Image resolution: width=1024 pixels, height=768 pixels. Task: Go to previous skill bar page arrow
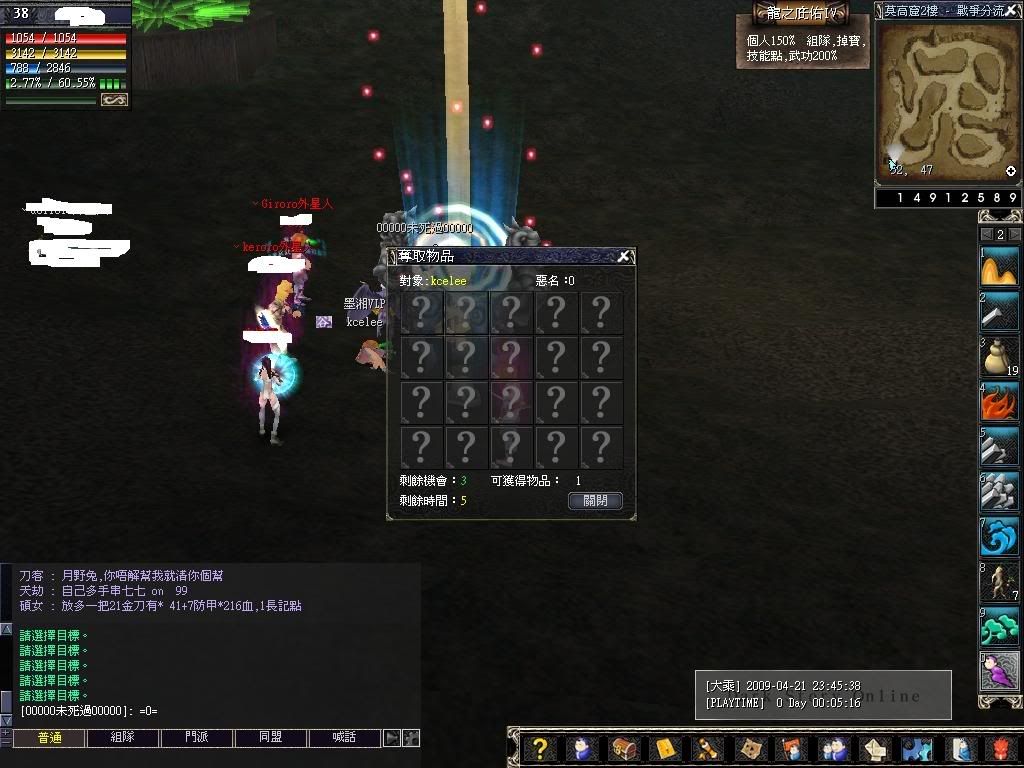tap(985, 234)
